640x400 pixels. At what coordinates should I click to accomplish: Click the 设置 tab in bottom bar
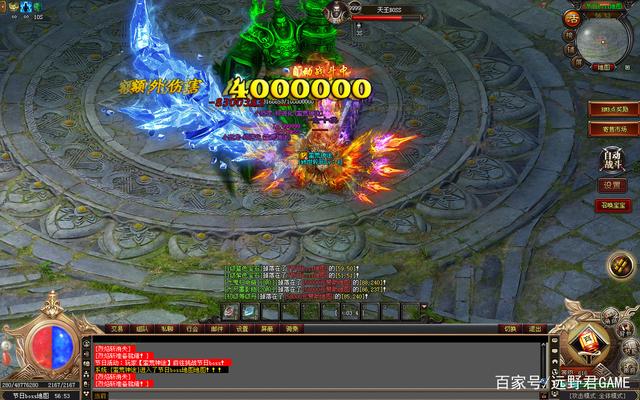242,328
